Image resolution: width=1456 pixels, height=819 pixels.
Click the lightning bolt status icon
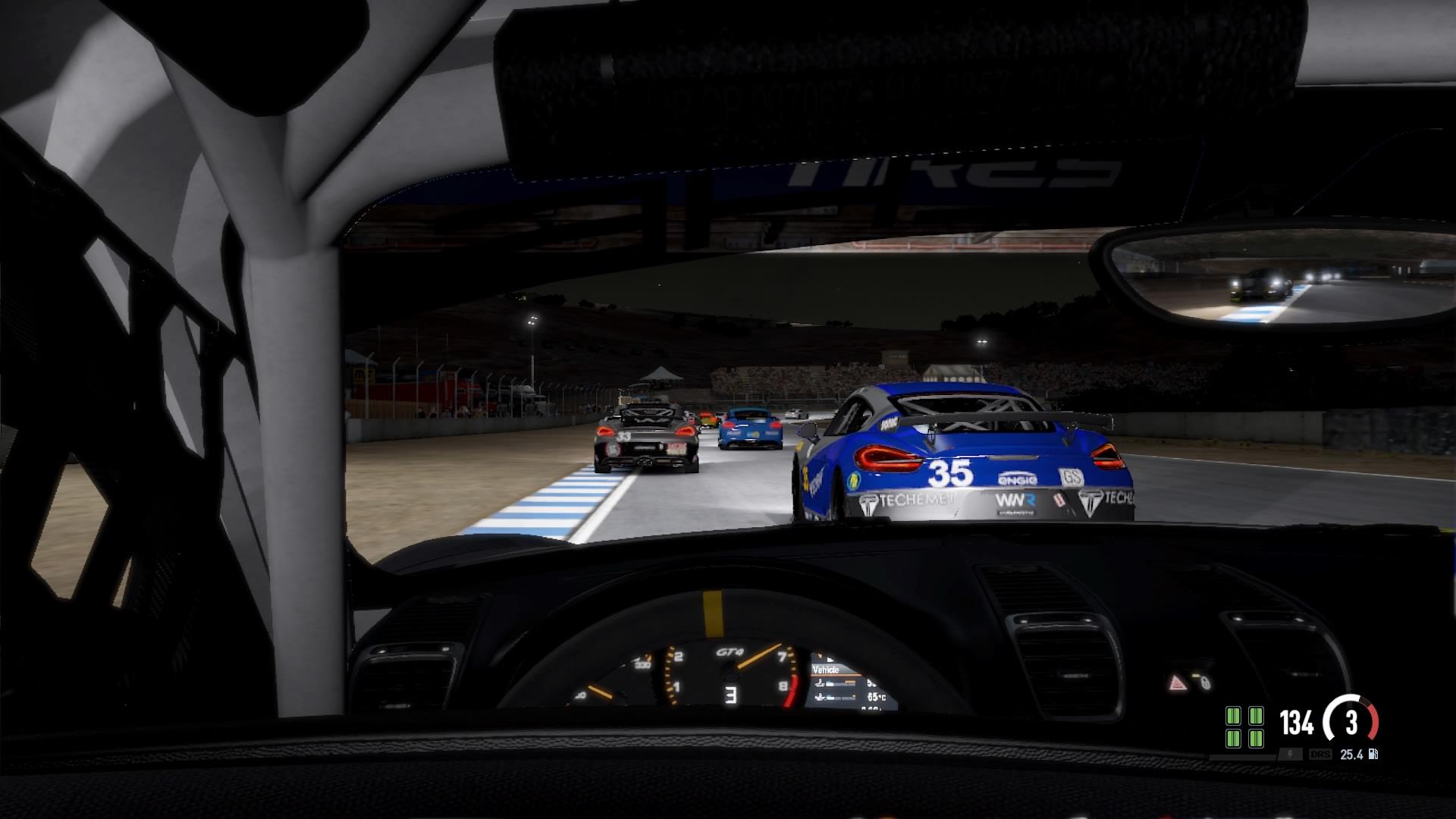point(1290,755)
